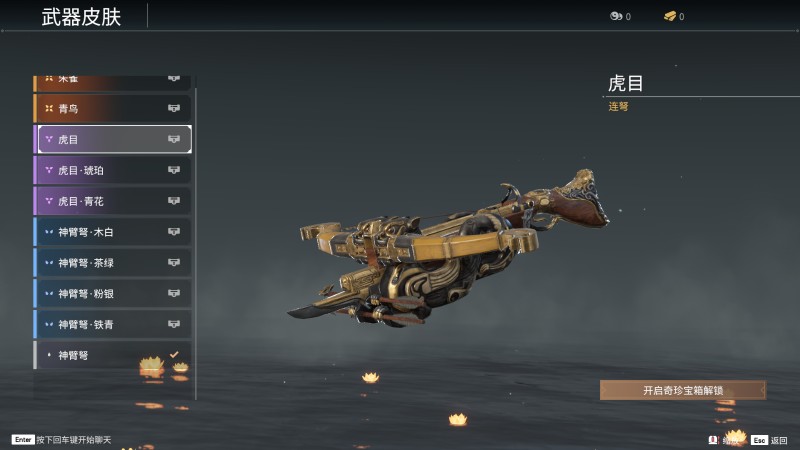Choose the default 神臂弩 skin with checkmark
The height and width of the screenshot is (450, 800).
(x=112, y=355)
